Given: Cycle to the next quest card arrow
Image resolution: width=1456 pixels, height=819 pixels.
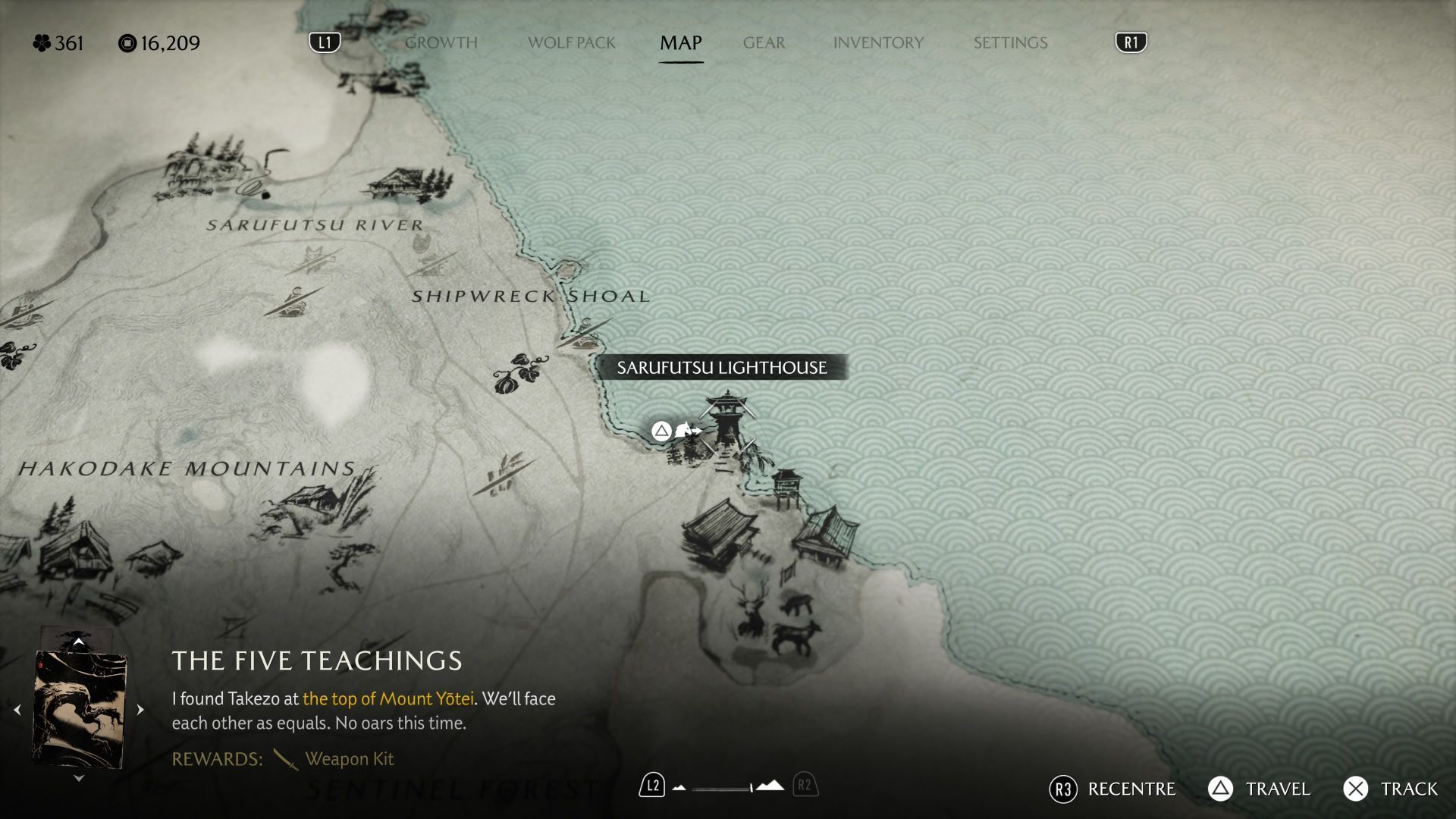Looking at the screenshot, I should 140,710.
